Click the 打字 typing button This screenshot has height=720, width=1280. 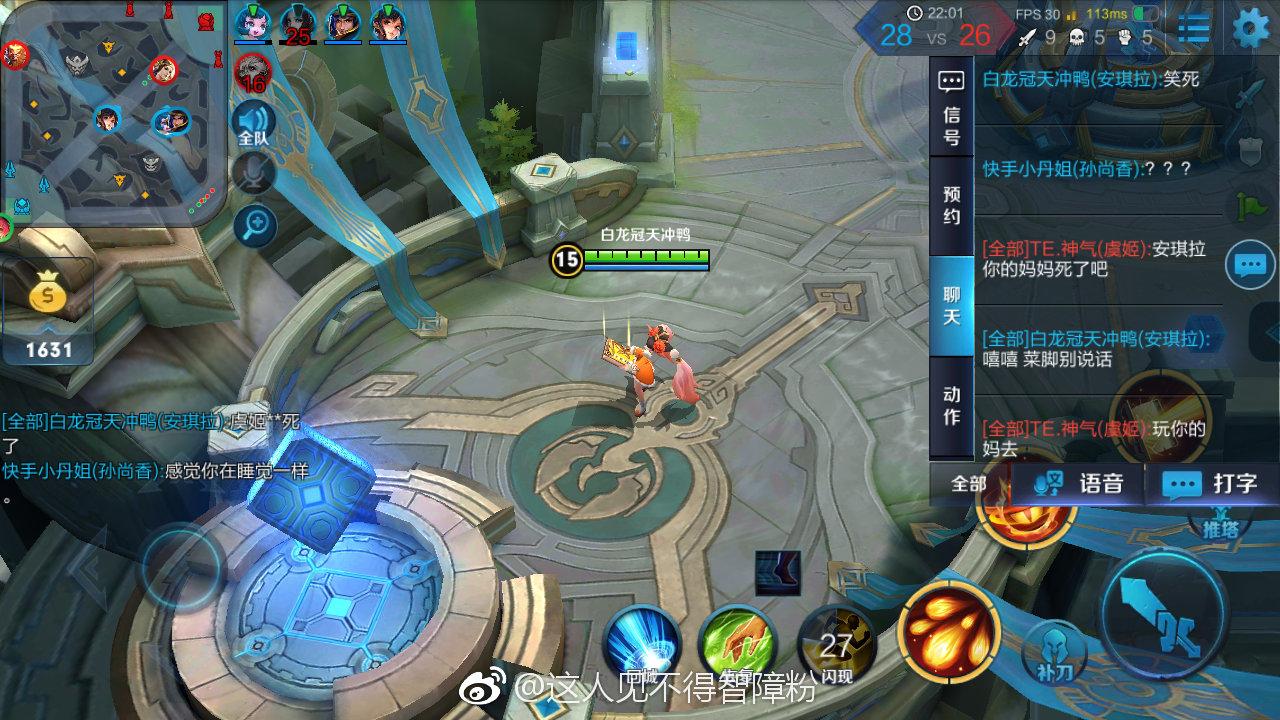1210,484
